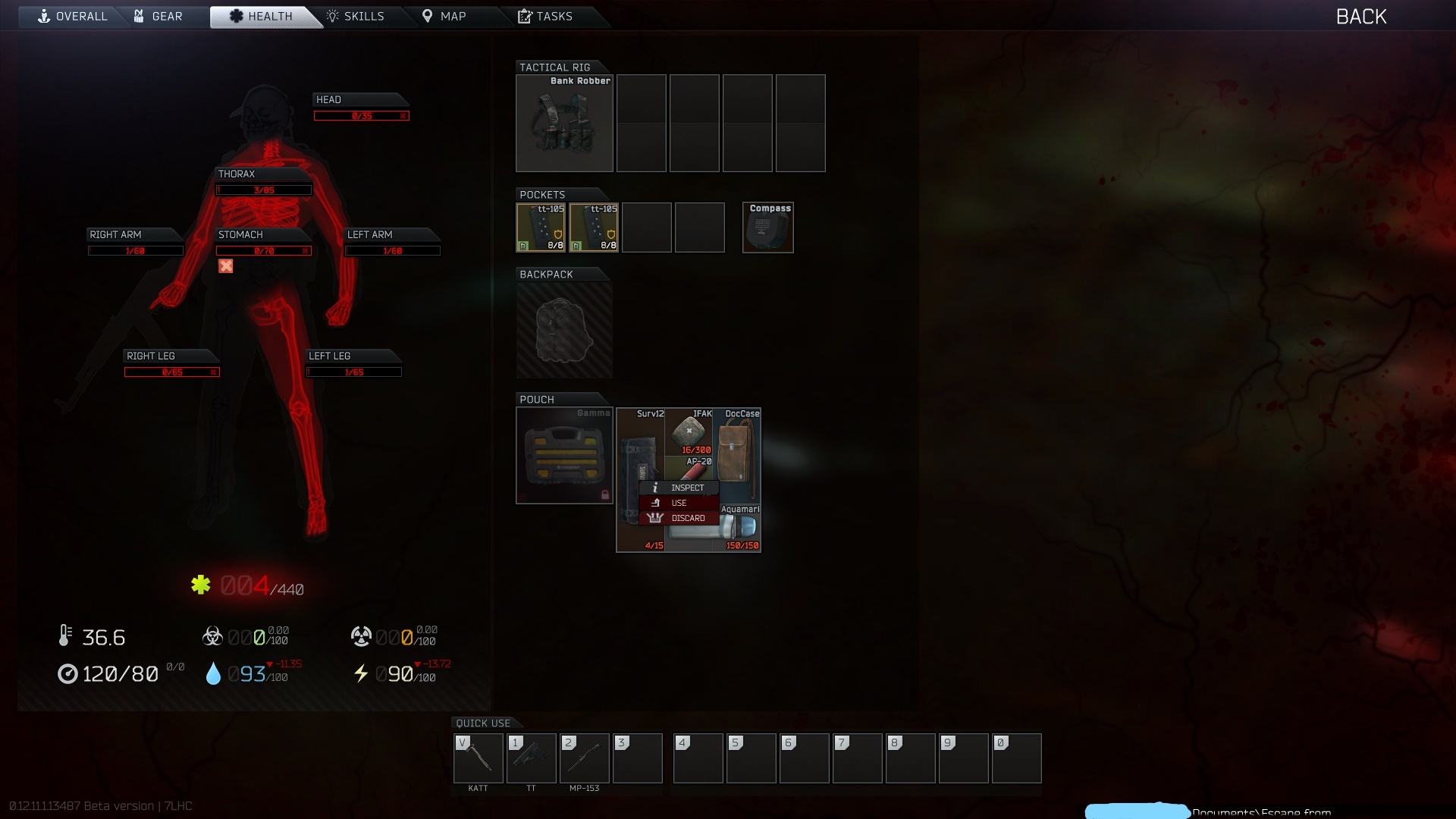Click the BACK button
This screenshot has width=1456, height=819.
1361,16
